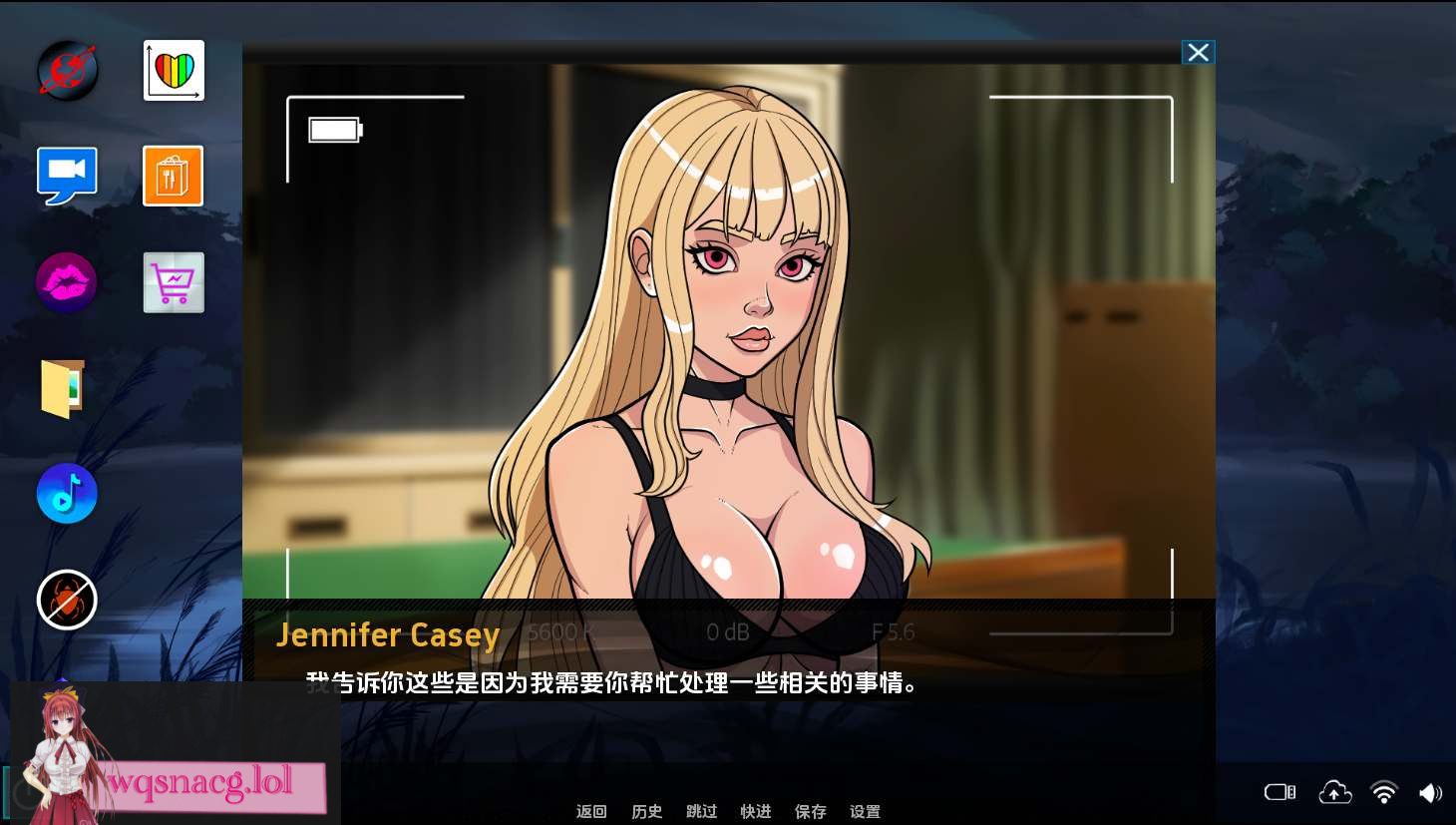The height and width of the screenshot is (825, 1456).
Task: Open the photo gallery folder app
Action: [x=66, y=388]
